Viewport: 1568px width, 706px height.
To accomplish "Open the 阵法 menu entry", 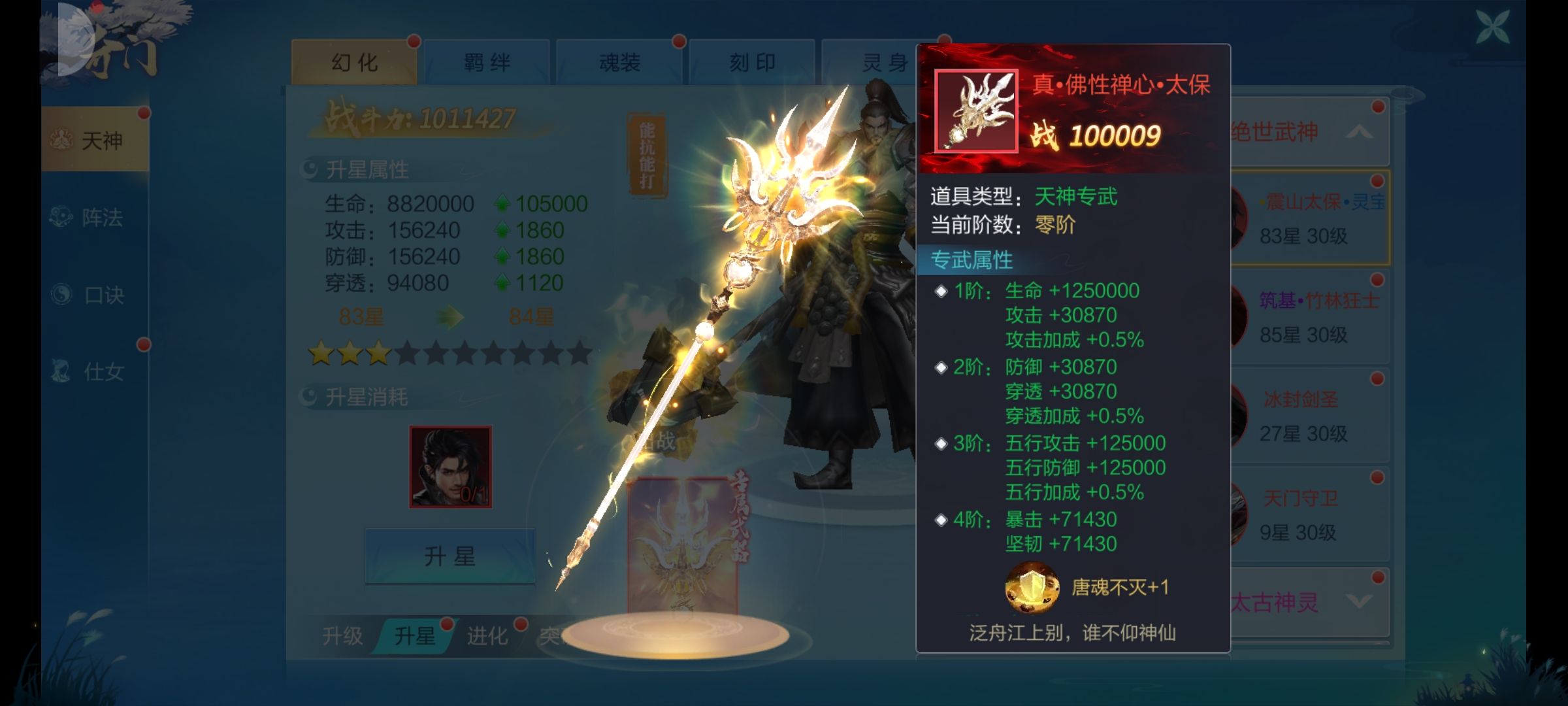I will [x=96, y=217].
